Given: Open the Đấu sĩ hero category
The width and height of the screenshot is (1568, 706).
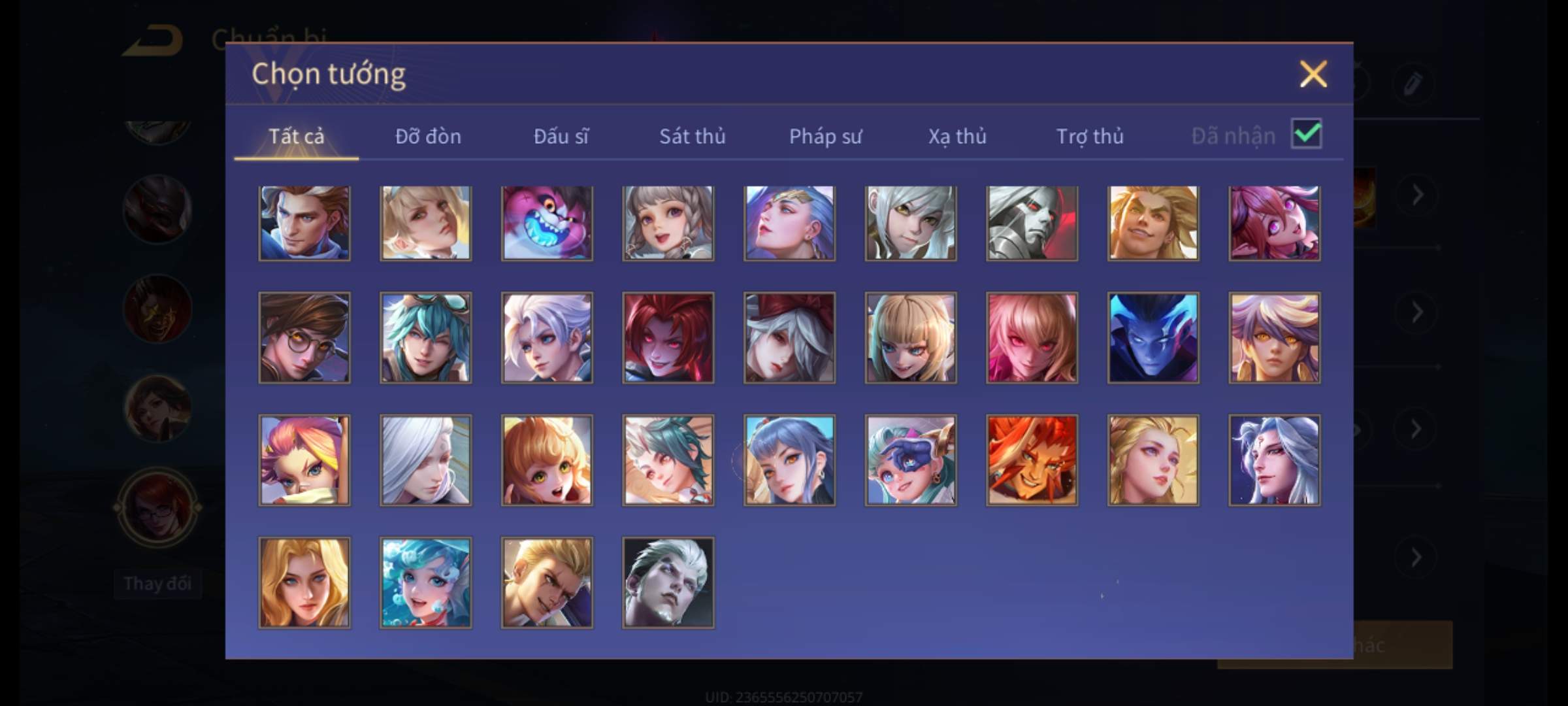Looking at the screenshot, I should coord(561,136).
